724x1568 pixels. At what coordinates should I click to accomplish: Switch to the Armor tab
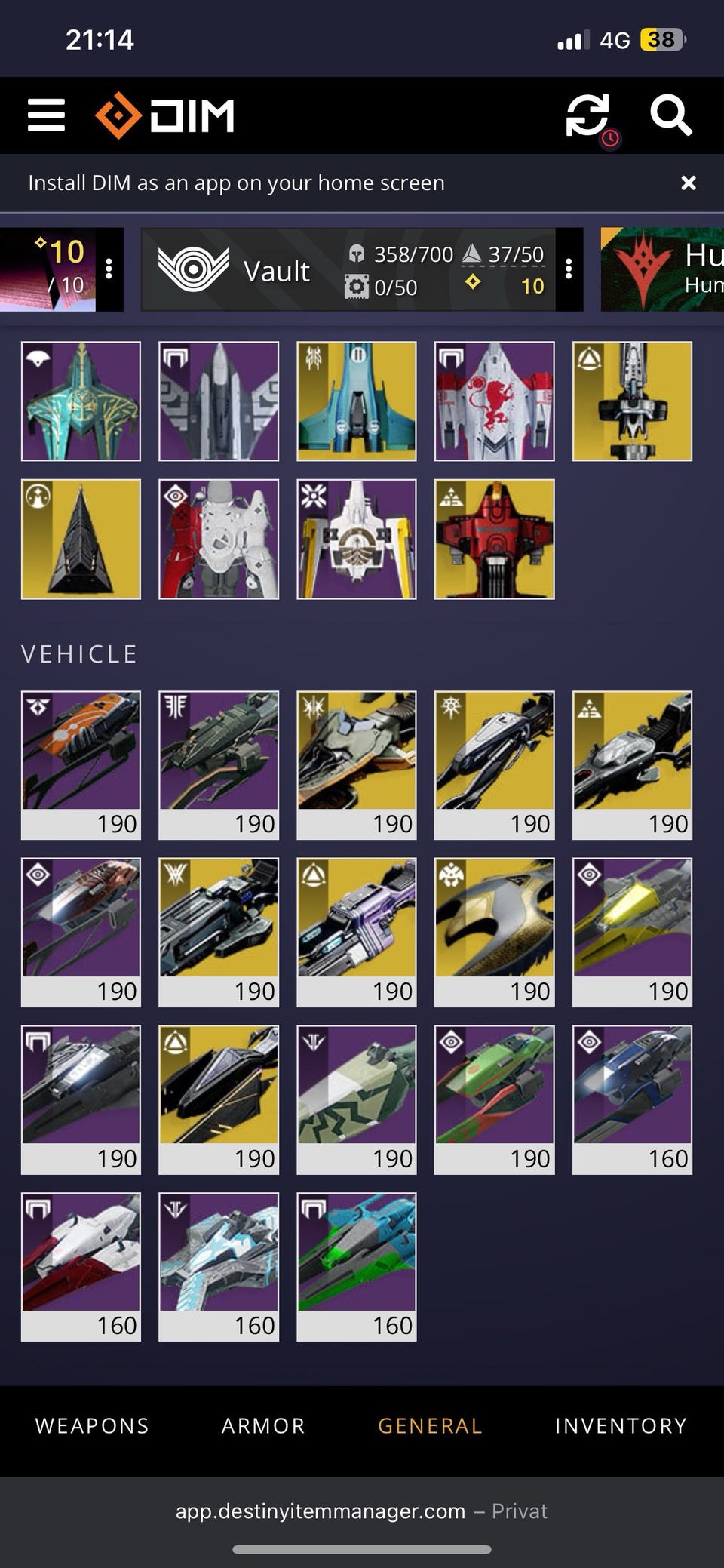[x=263, y=1425]
